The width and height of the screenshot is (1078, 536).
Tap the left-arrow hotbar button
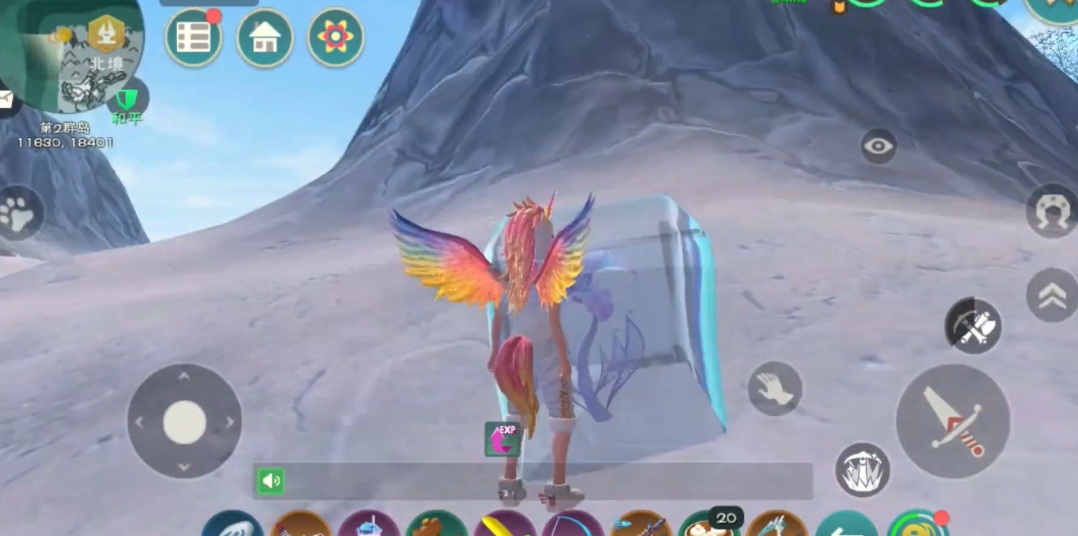click(846, 526)
